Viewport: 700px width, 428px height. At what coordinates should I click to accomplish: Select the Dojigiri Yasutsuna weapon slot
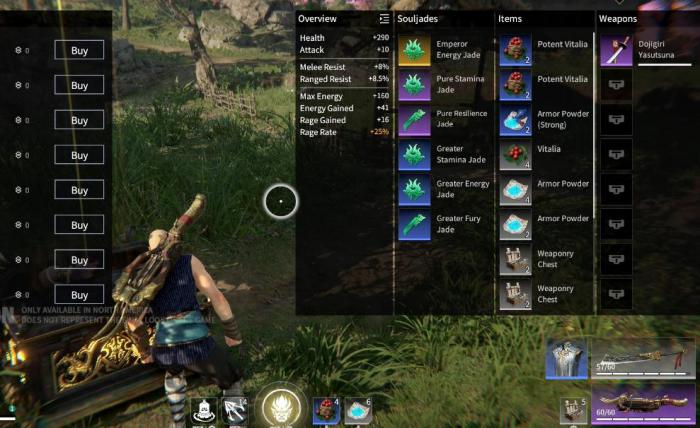point(615,50)
